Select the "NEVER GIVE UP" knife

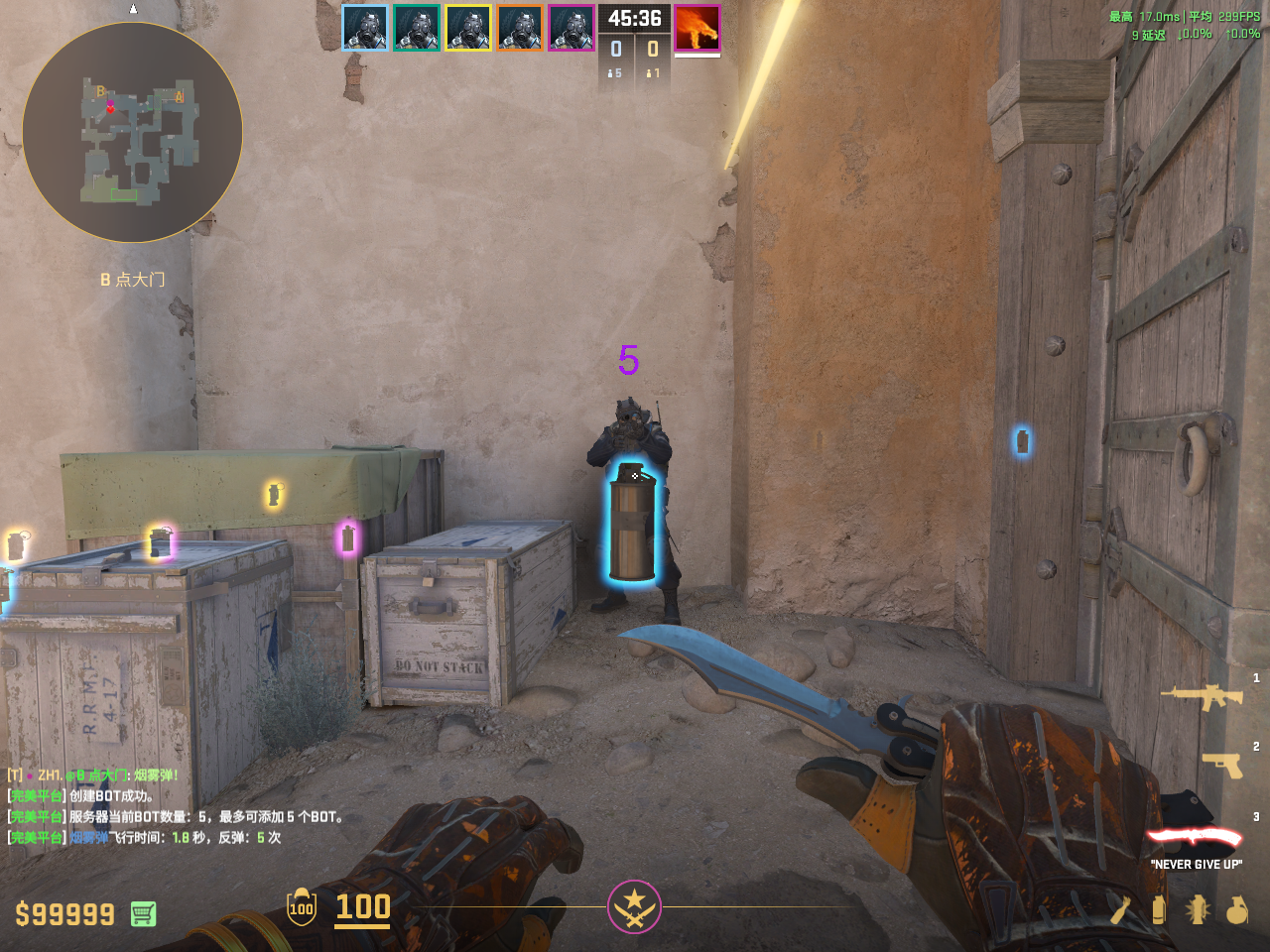point(1195,839)
